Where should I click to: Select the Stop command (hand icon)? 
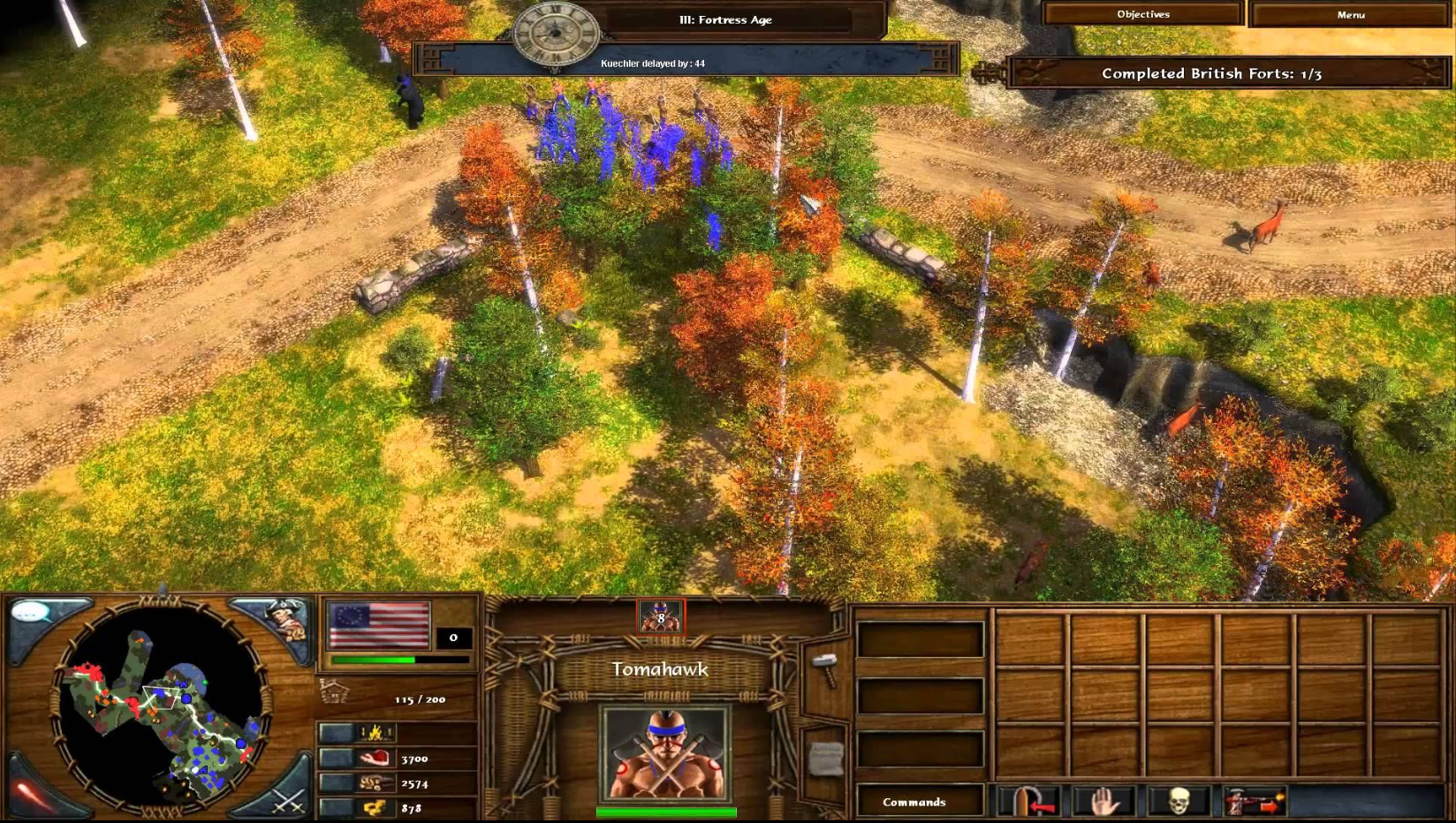1104,802
